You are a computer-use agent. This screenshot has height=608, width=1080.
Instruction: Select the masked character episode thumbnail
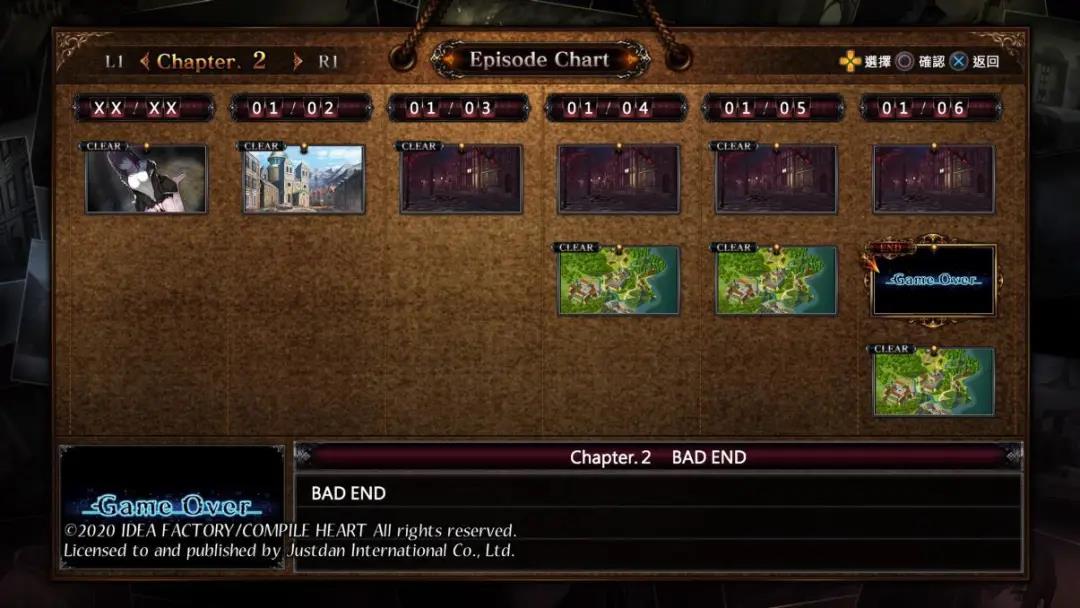coord(146,179)
